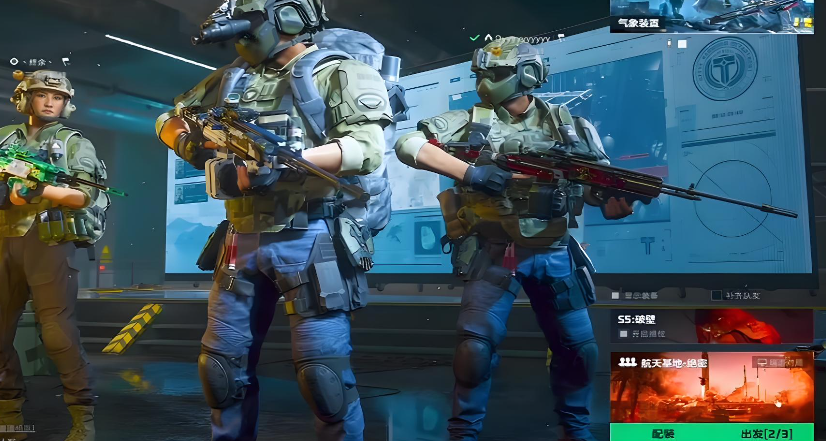Toggle the 显示装备 checkbox
Image resolution: width=826 pixels, height=441 pixels.
point(615,295)
